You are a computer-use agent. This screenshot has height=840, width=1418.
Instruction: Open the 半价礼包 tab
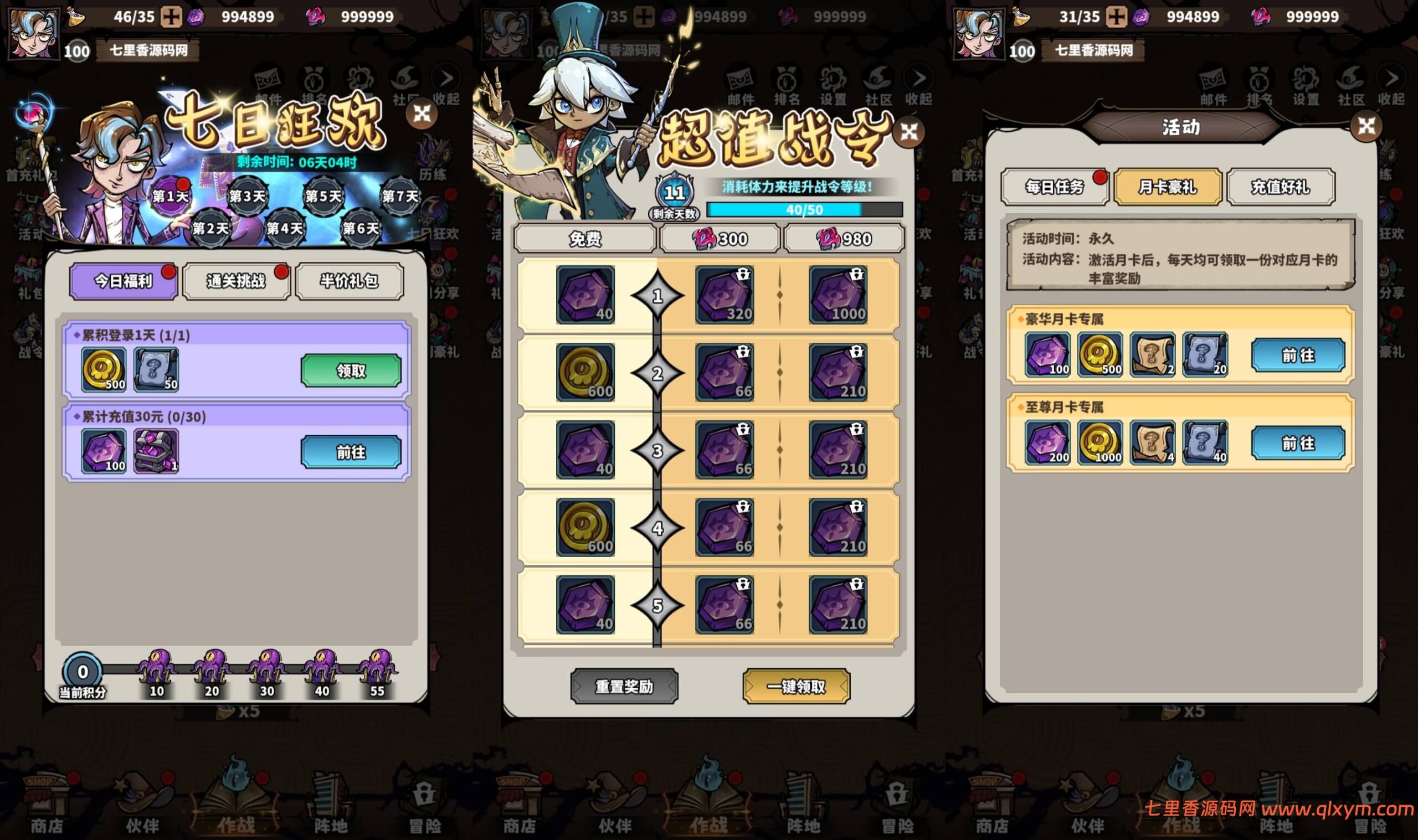pyautogui.click(x=350, y=281)
